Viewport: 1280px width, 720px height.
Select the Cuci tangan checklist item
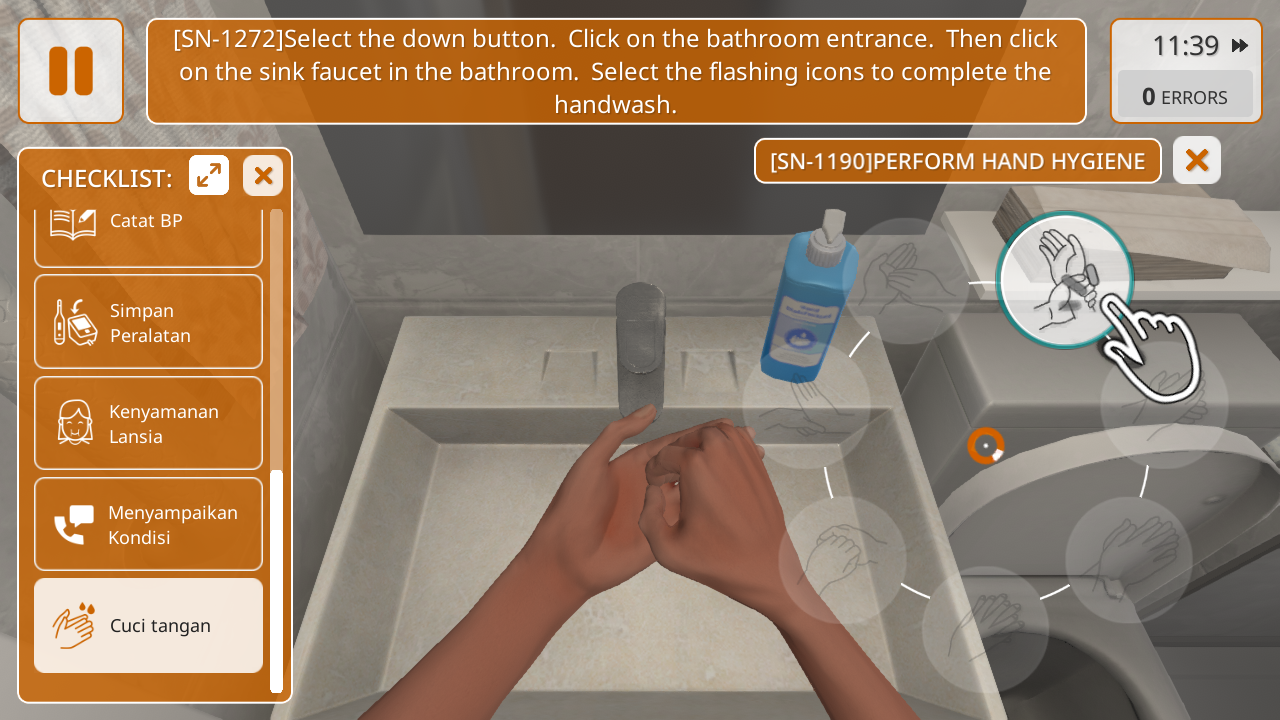[x=148, y=625]
